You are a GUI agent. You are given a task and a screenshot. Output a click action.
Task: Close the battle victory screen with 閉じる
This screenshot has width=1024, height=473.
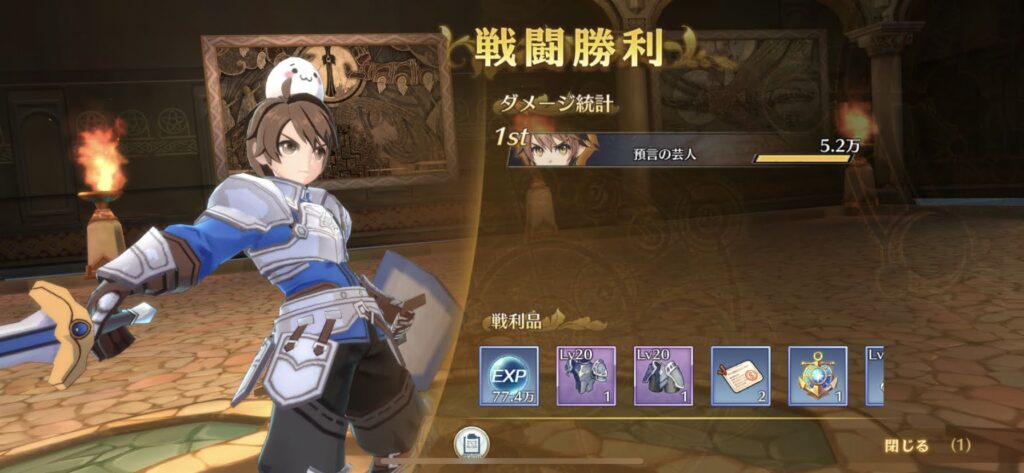(907, 445)
